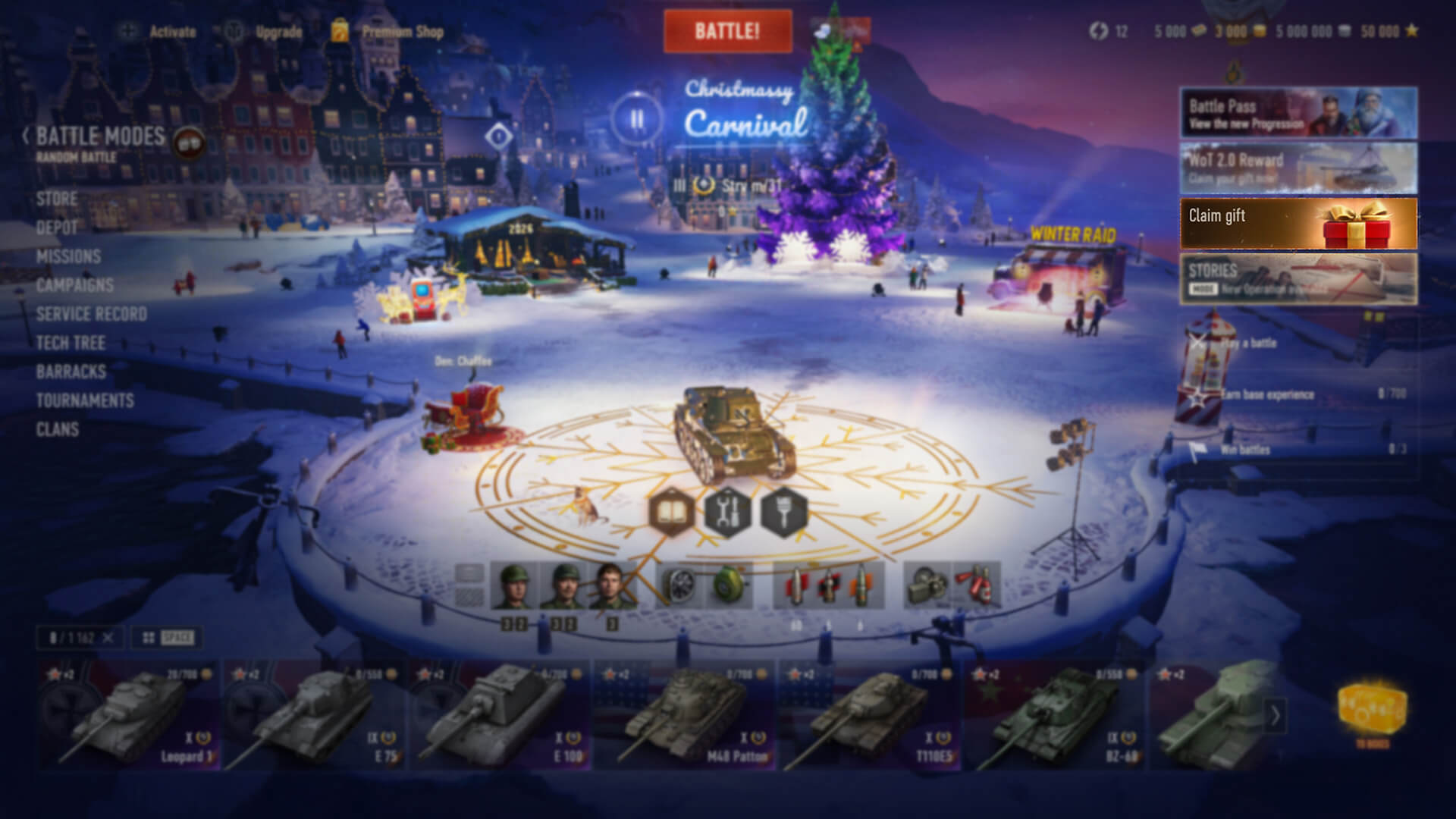Claim the gift from the Claim gift banner

(x=1298, y=224)
